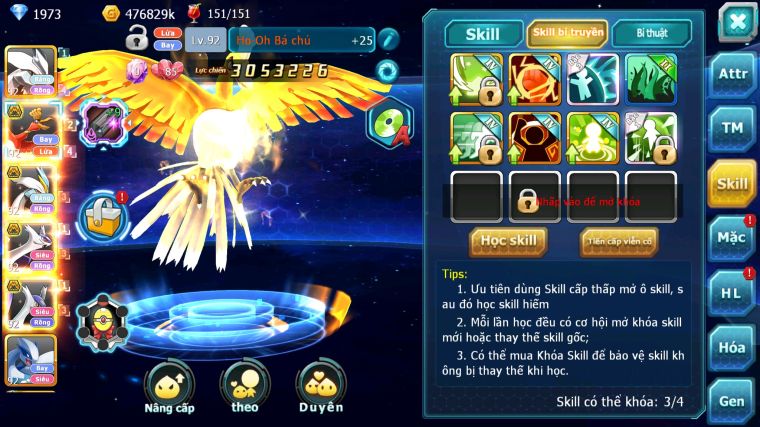760x427 pixels.
Task: Click the blue refresh arrows icon
Action: pyautogui.click(x=387, y=71)
